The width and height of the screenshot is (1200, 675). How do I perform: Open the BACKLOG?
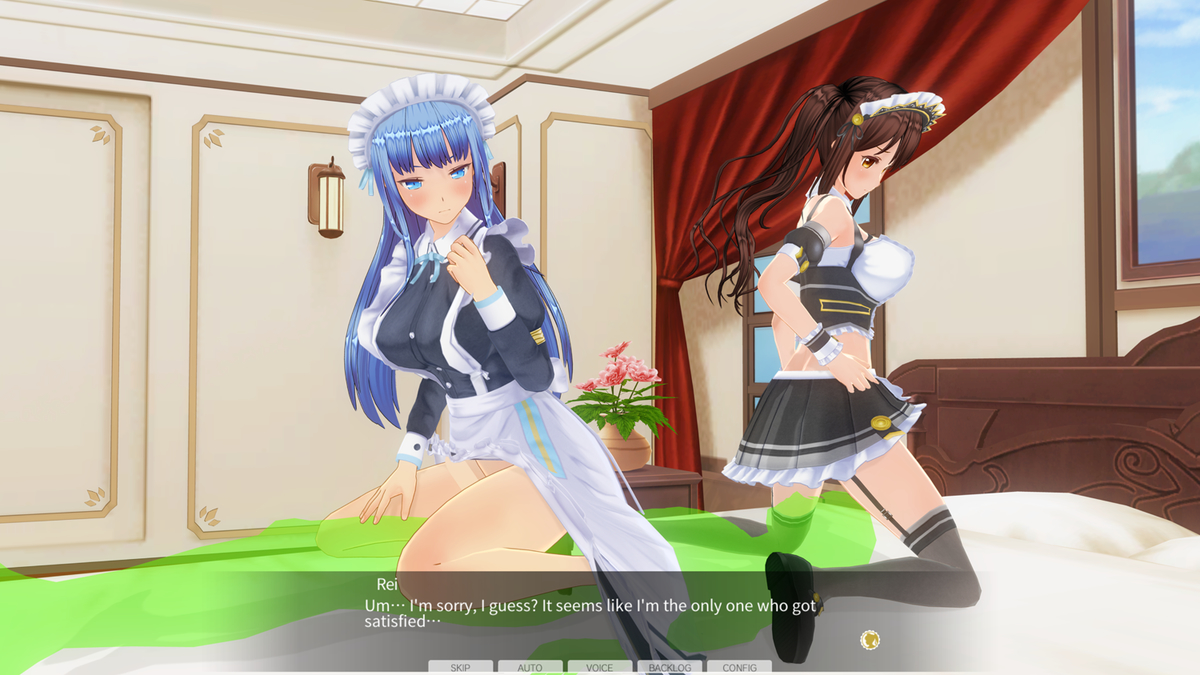670,667
